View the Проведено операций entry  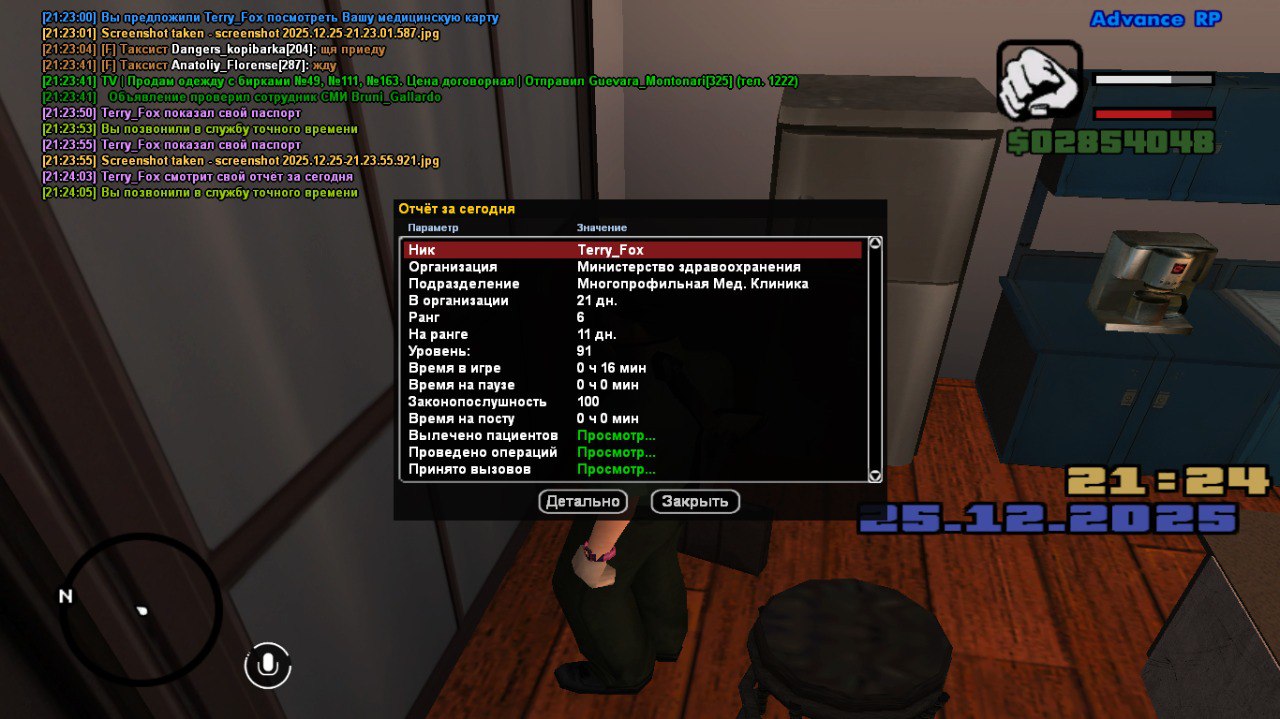[616, 453]
